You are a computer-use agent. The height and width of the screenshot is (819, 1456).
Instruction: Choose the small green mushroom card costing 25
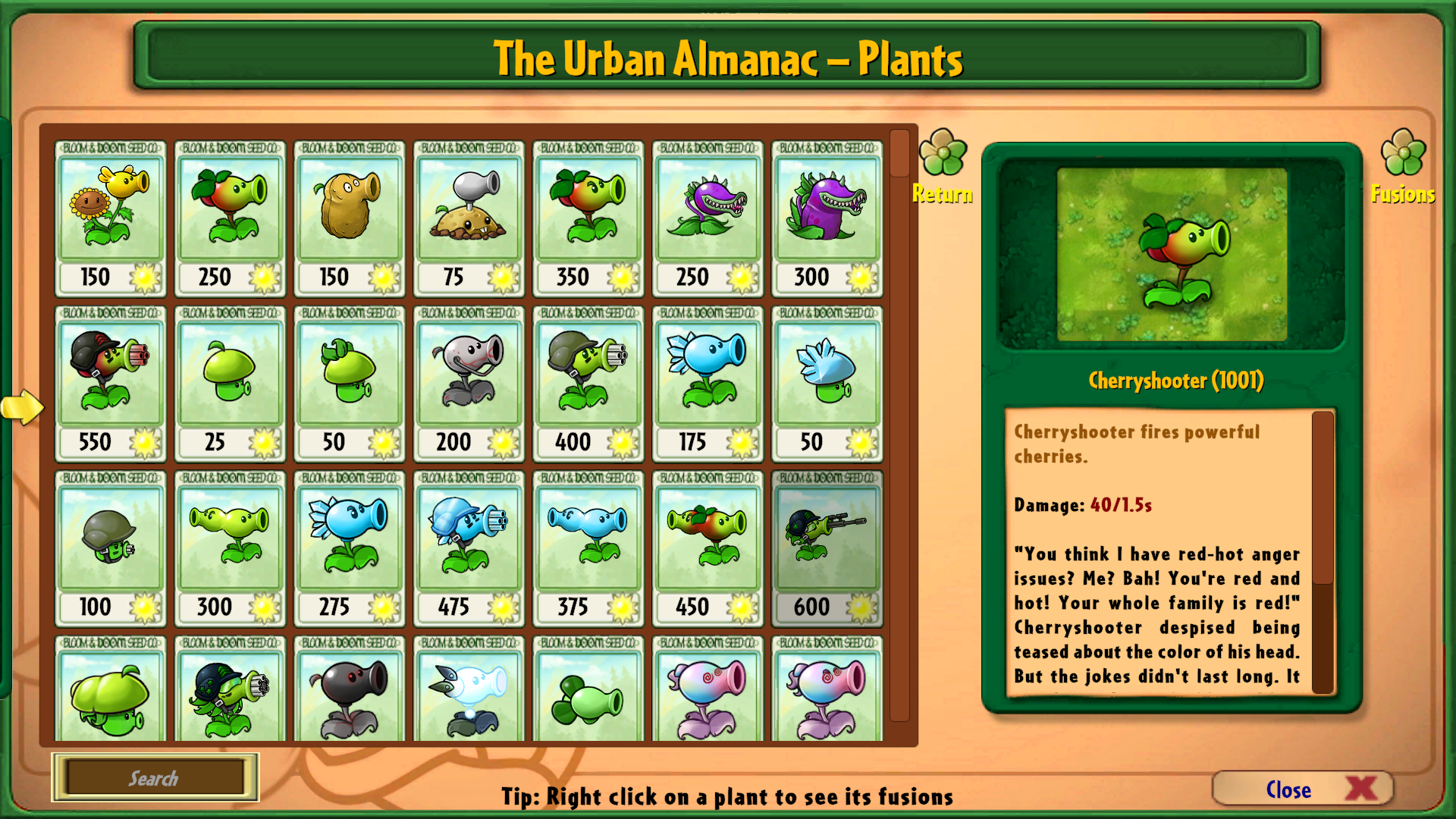[230, 384]
